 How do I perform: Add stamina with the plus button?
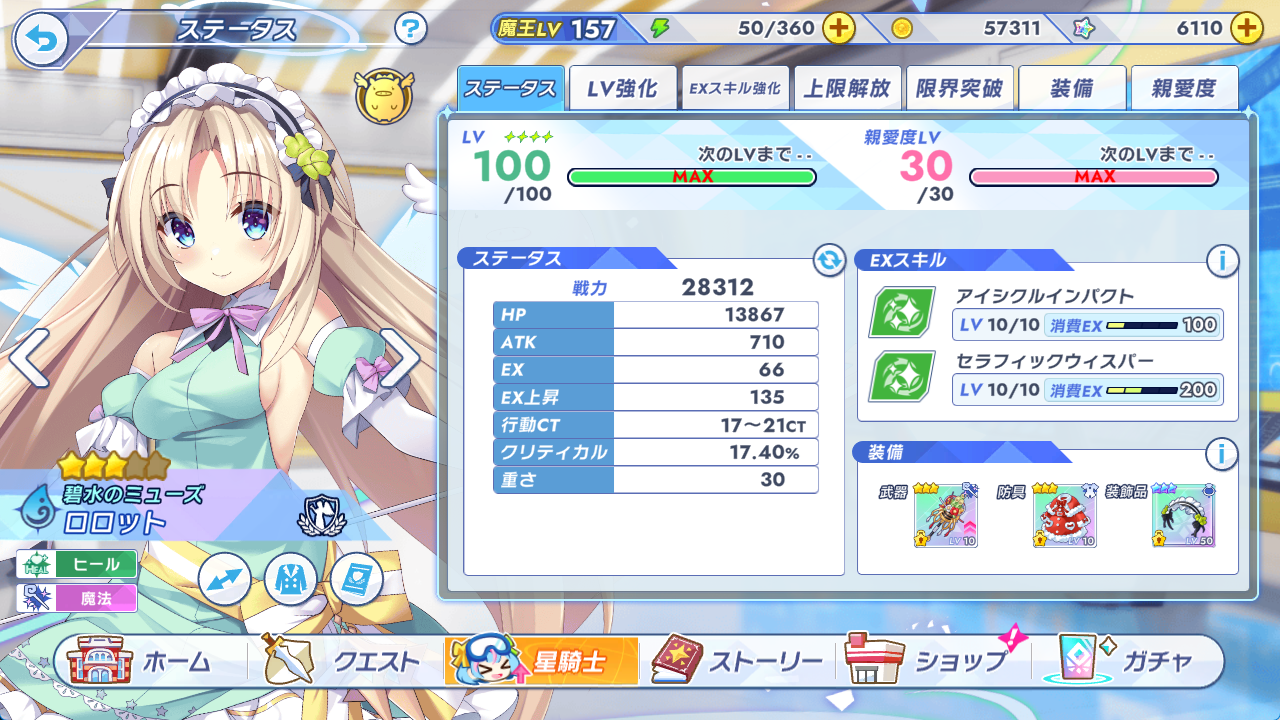[x=838, y=29]
